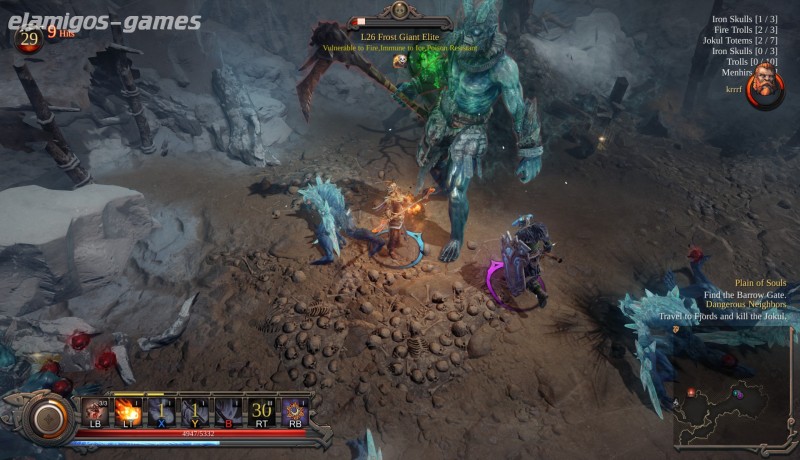Use the skill showing a 30 cooldown
Image resolution: width=800 pixels, height=460 pixels.
pos(262,410)
